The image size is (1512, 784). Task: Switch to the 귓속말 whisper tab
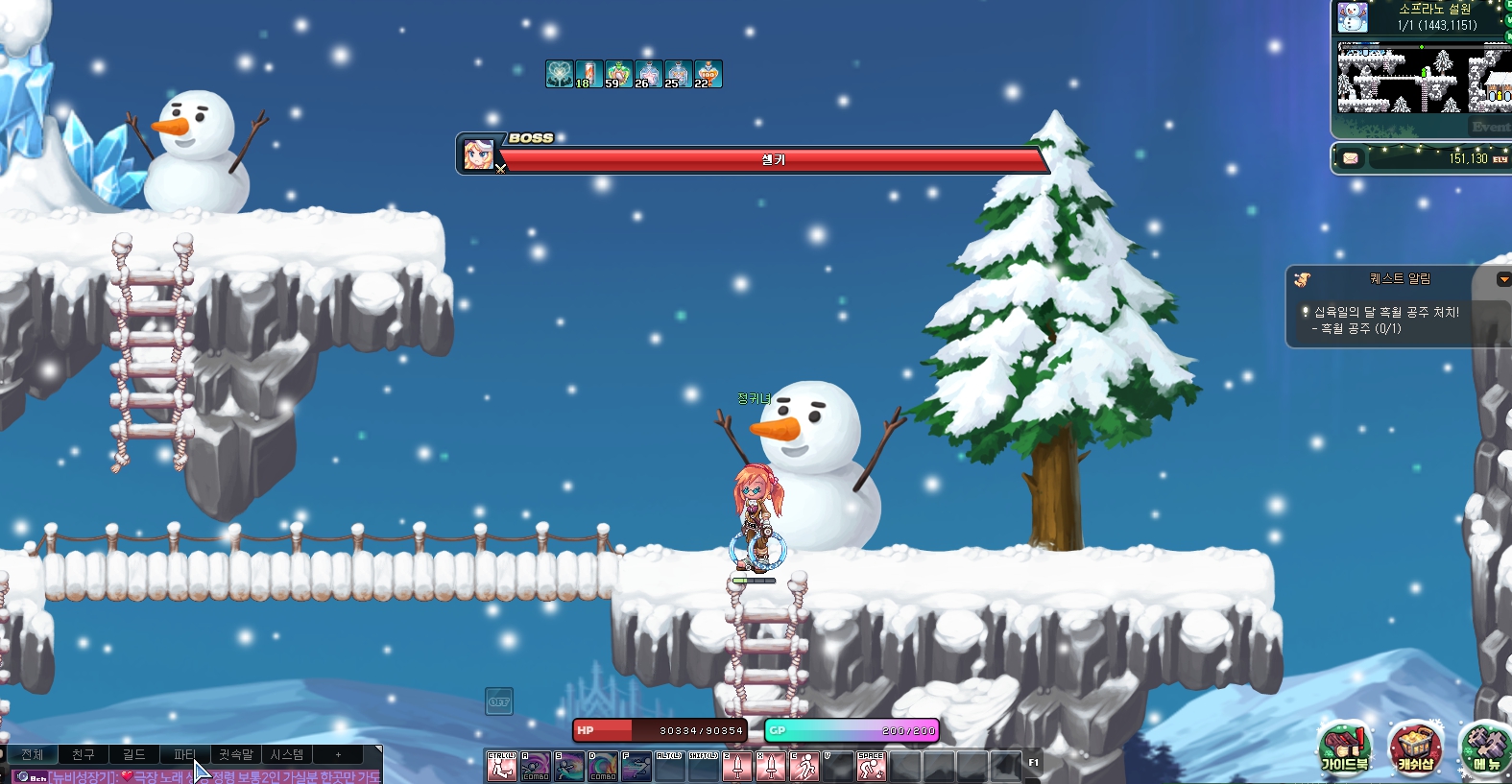[235, 755]
